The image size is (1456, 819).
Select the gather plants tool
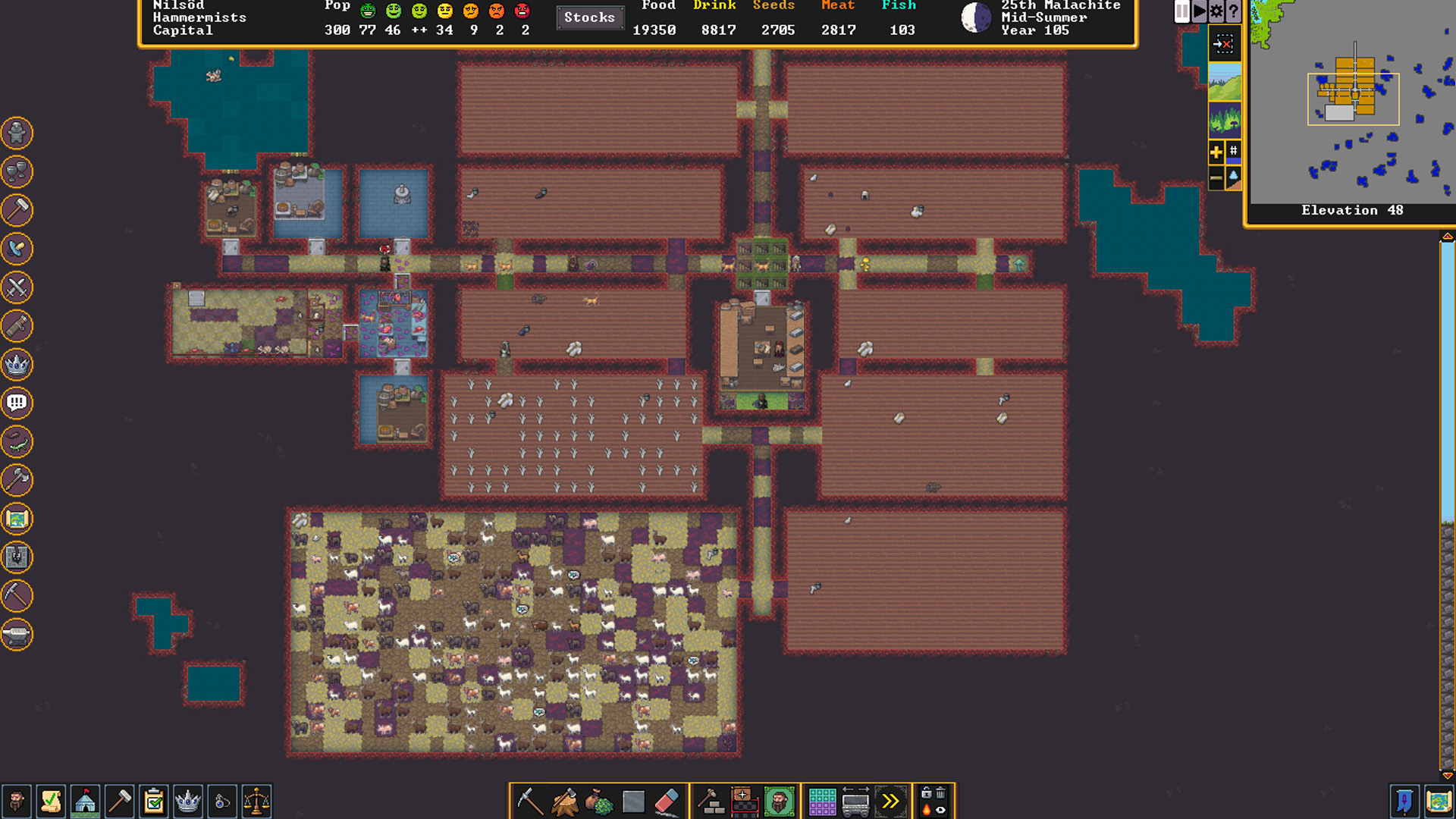(x=599, y=802)
